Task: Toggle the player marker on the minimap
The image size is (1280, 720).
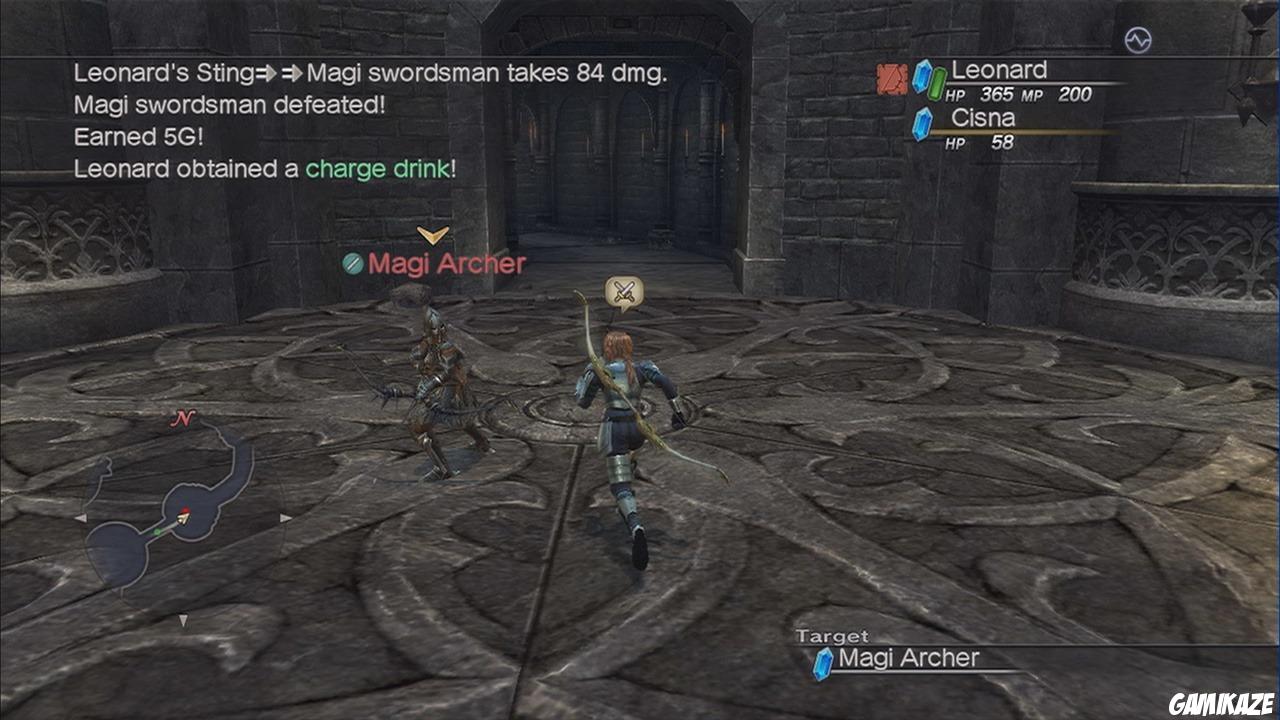Action: click(183, 516)
